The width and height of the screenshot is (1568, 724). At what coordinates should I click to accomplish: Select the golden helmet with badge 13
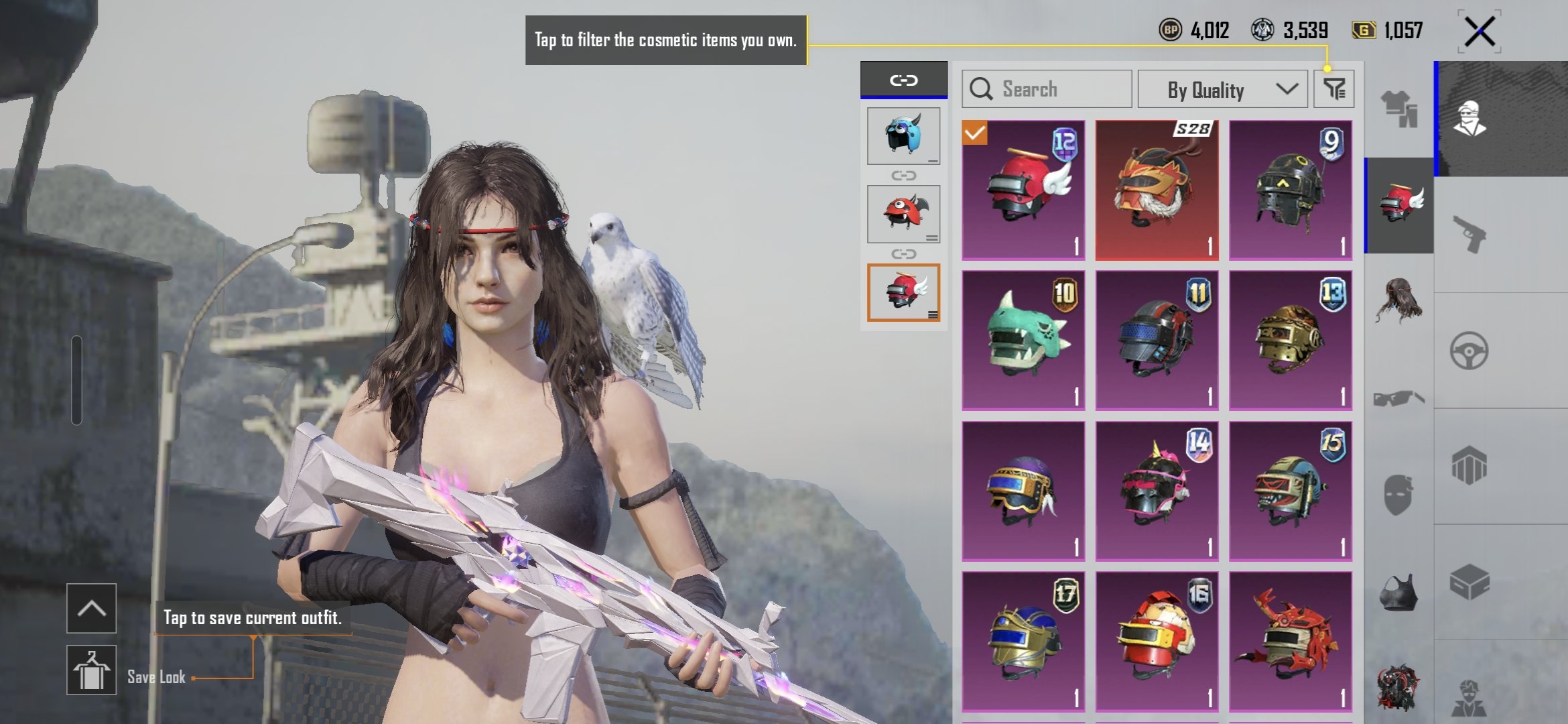(x=1290, y=341)
